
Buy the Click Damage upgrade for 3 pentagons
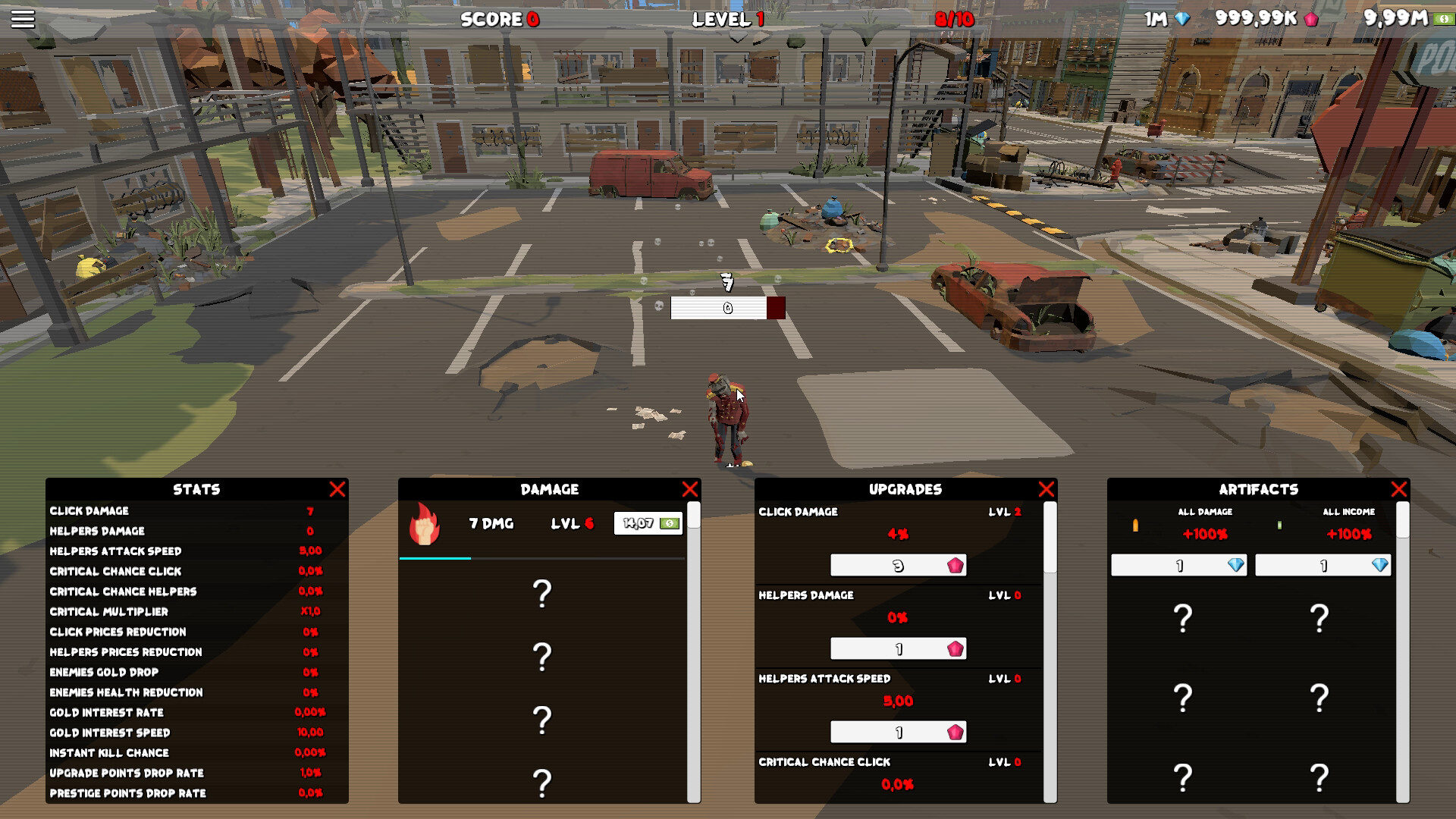click(x=899, y=564)
